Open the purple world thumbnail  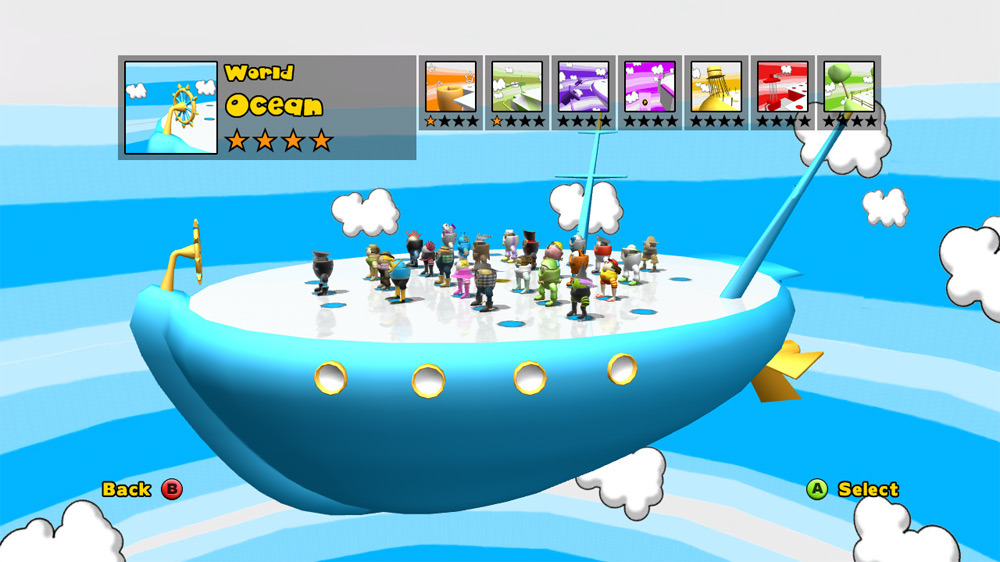coord(582,87)
